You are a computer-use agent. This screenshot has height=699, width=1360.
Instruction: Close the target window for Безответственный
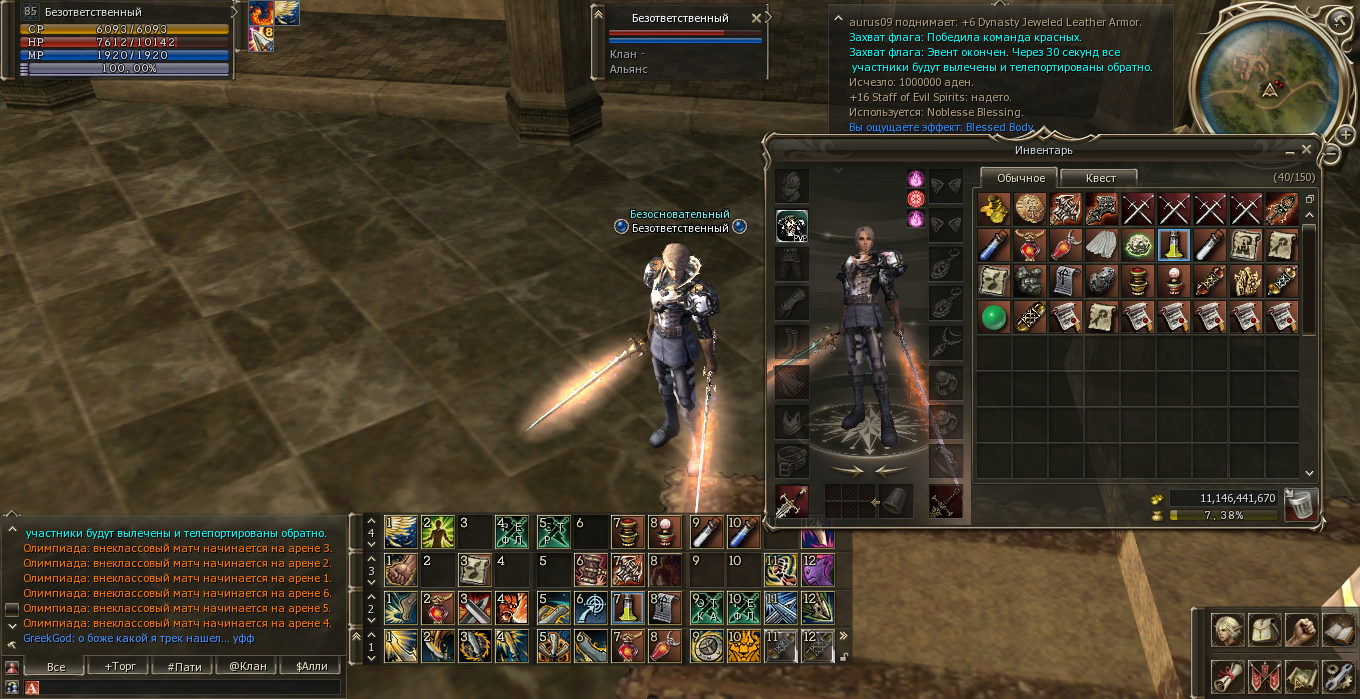tap(756, 18)
